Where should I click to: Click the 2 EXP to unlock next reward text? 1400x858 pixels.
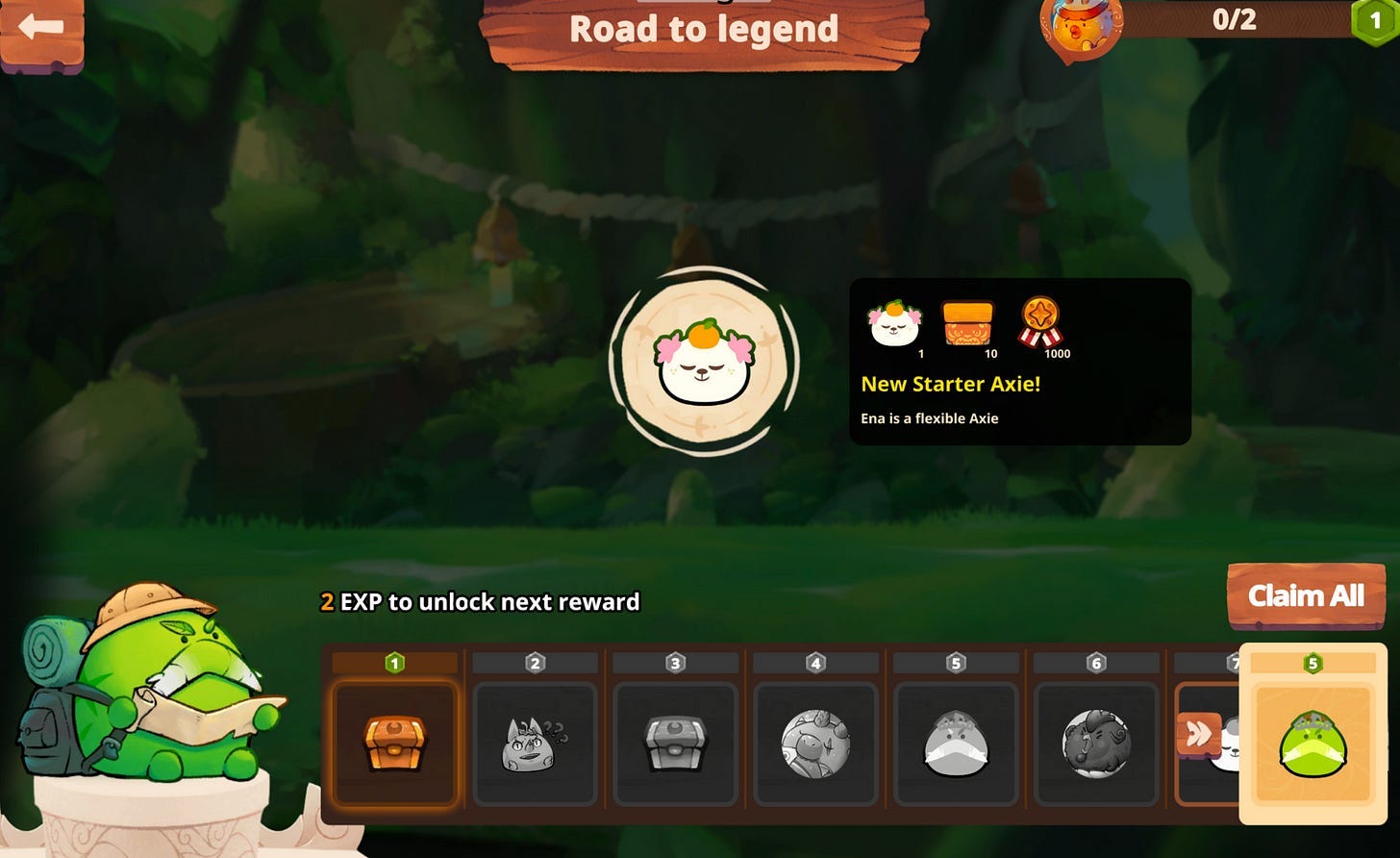[x=479, y=602]
